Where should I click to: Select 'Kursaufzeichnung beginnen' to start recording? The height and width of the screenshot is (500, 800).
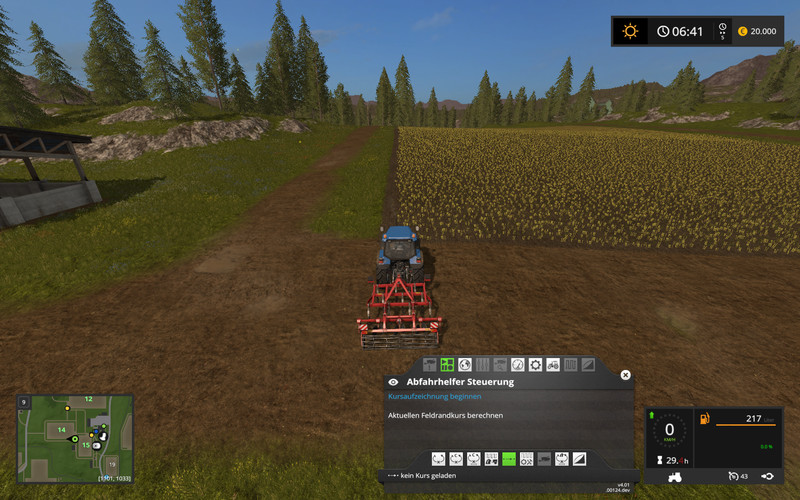coord(427,397)
